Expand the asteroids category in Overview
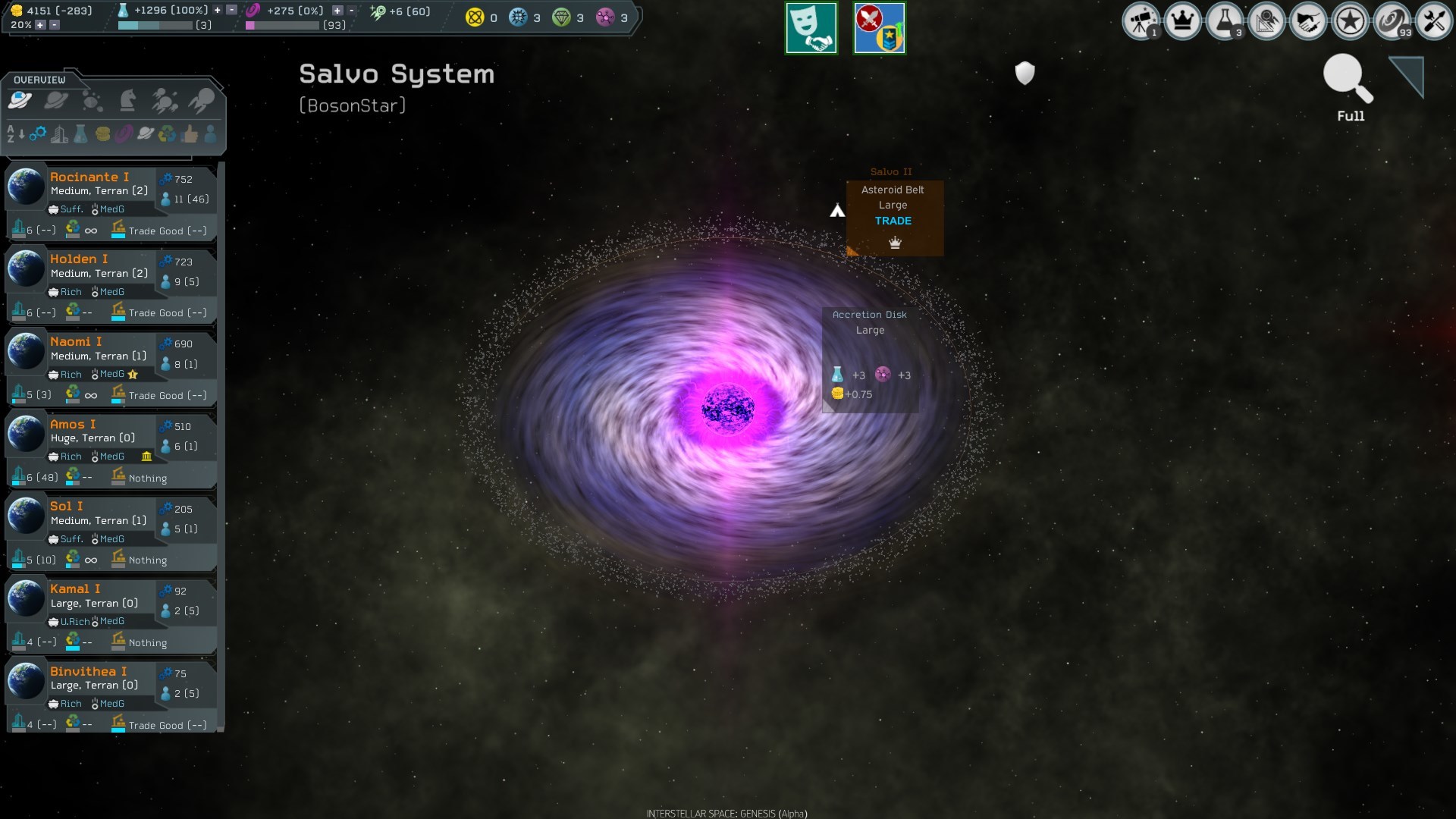The width and height of the screenshot is (1456, 819). [93, 99]
